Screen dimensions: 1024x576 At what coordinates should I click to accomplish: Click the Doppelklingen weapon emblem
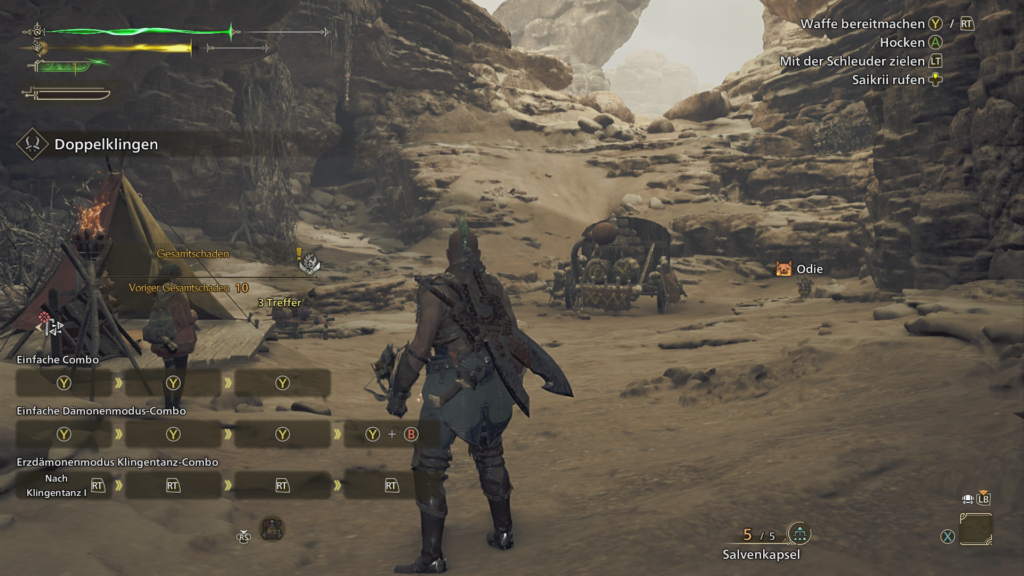(x=32, y=144)
